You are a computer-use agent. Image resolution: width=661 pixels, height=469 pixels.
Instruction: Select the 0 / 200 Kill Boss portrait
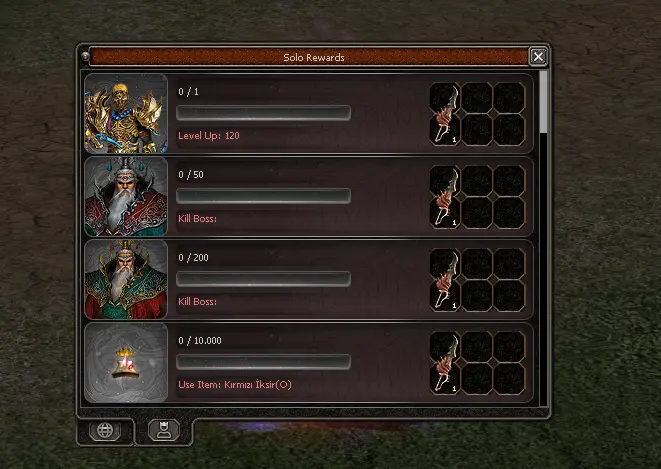[x=125, y=279]
